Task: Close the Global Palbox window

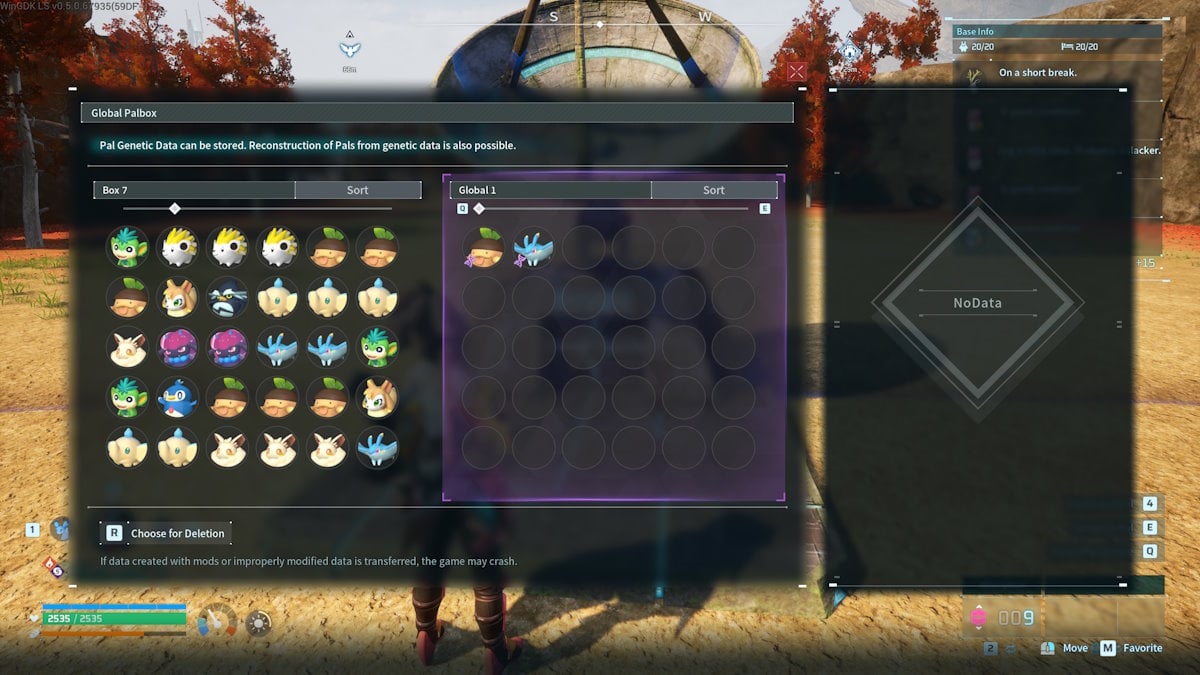Action: (796, 71)
